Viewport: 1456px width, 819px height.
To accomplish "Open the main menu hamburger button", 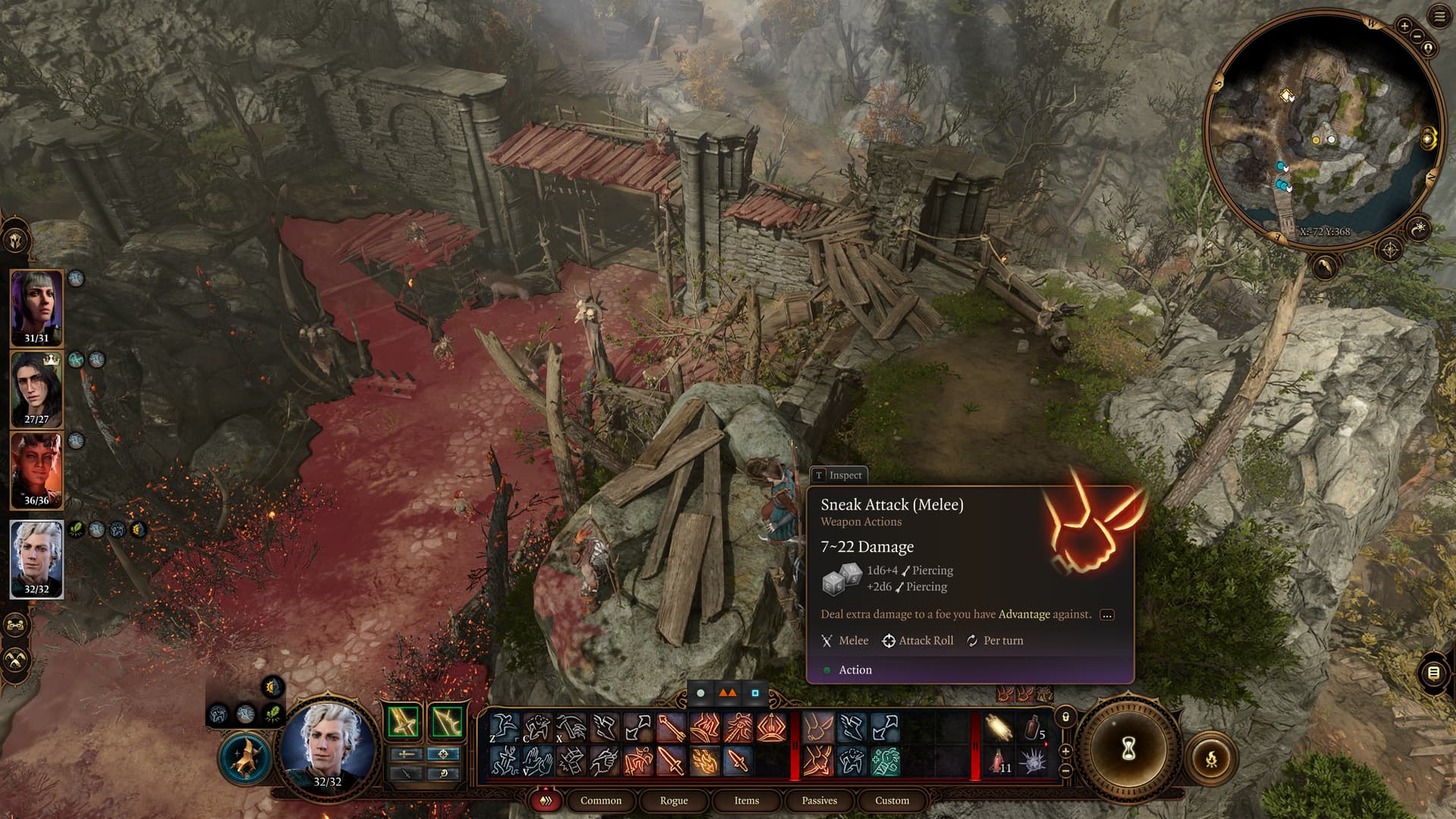I will [x=1439, y=17].
